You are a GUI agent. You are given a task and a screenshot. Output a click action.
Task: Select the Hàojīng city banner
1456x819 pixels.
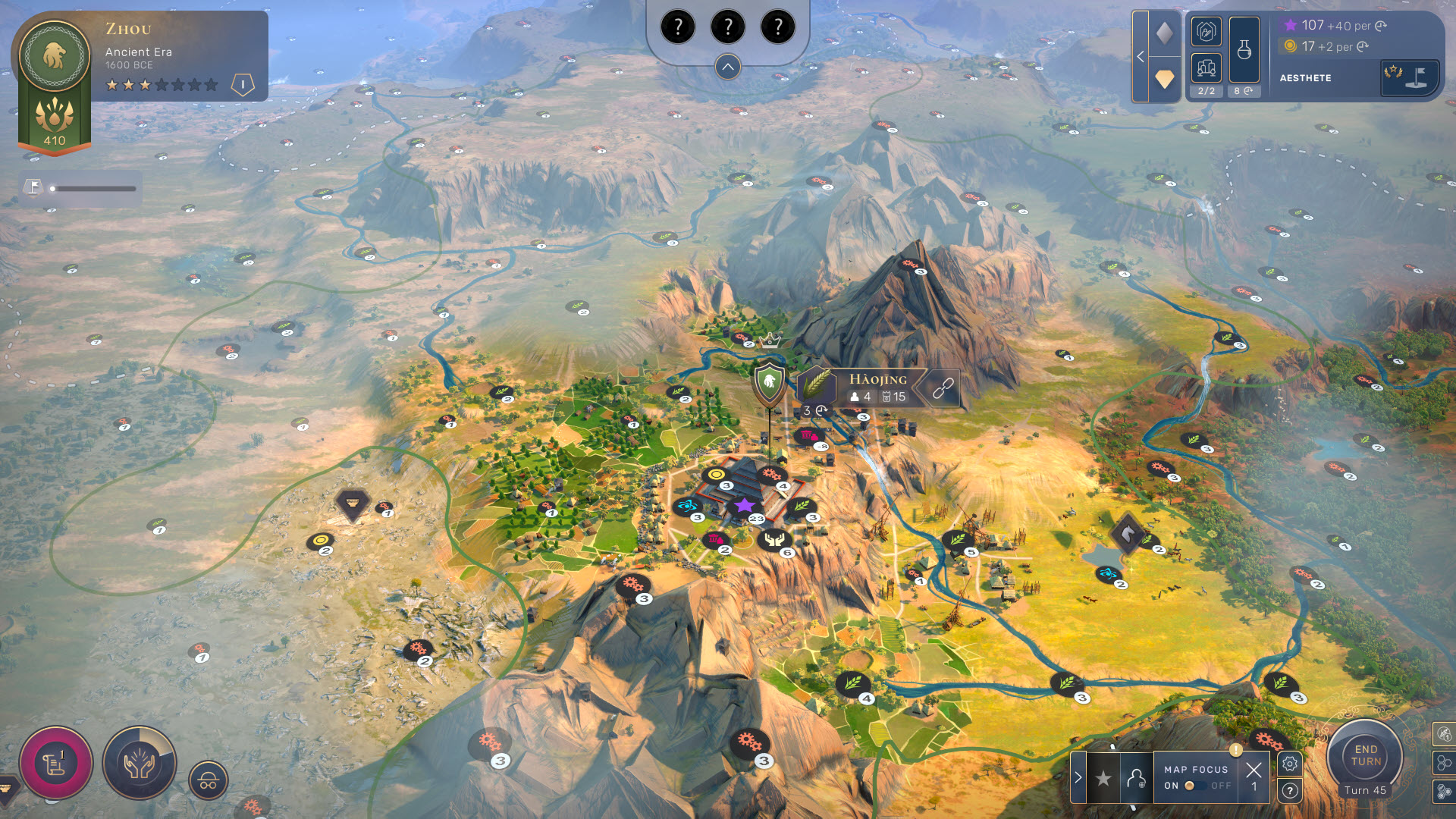click(x=877, y=387)
